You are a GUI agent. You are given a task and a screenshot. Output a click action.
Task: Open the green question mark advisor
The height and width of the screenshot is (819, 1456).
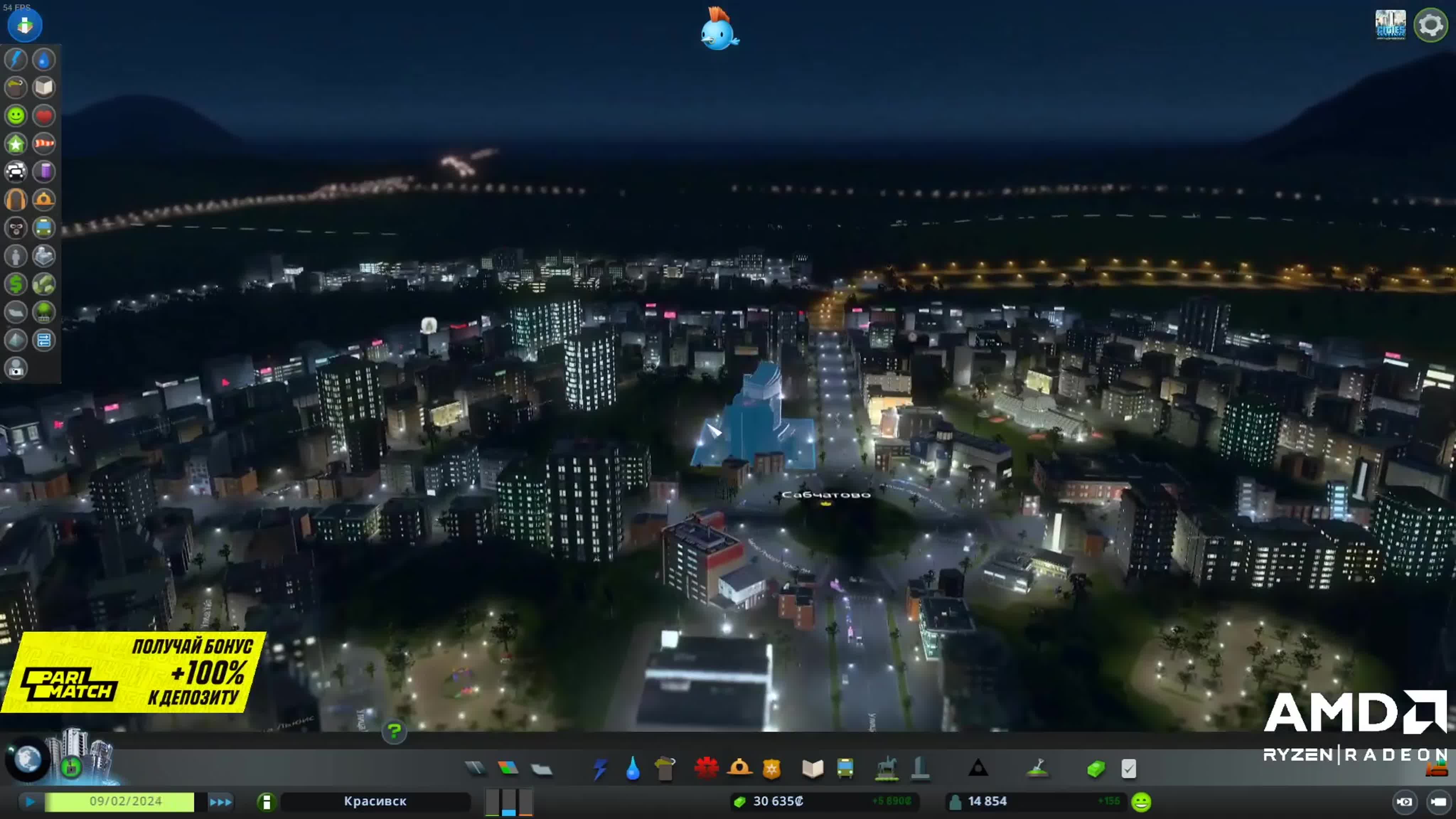(394, 732)
